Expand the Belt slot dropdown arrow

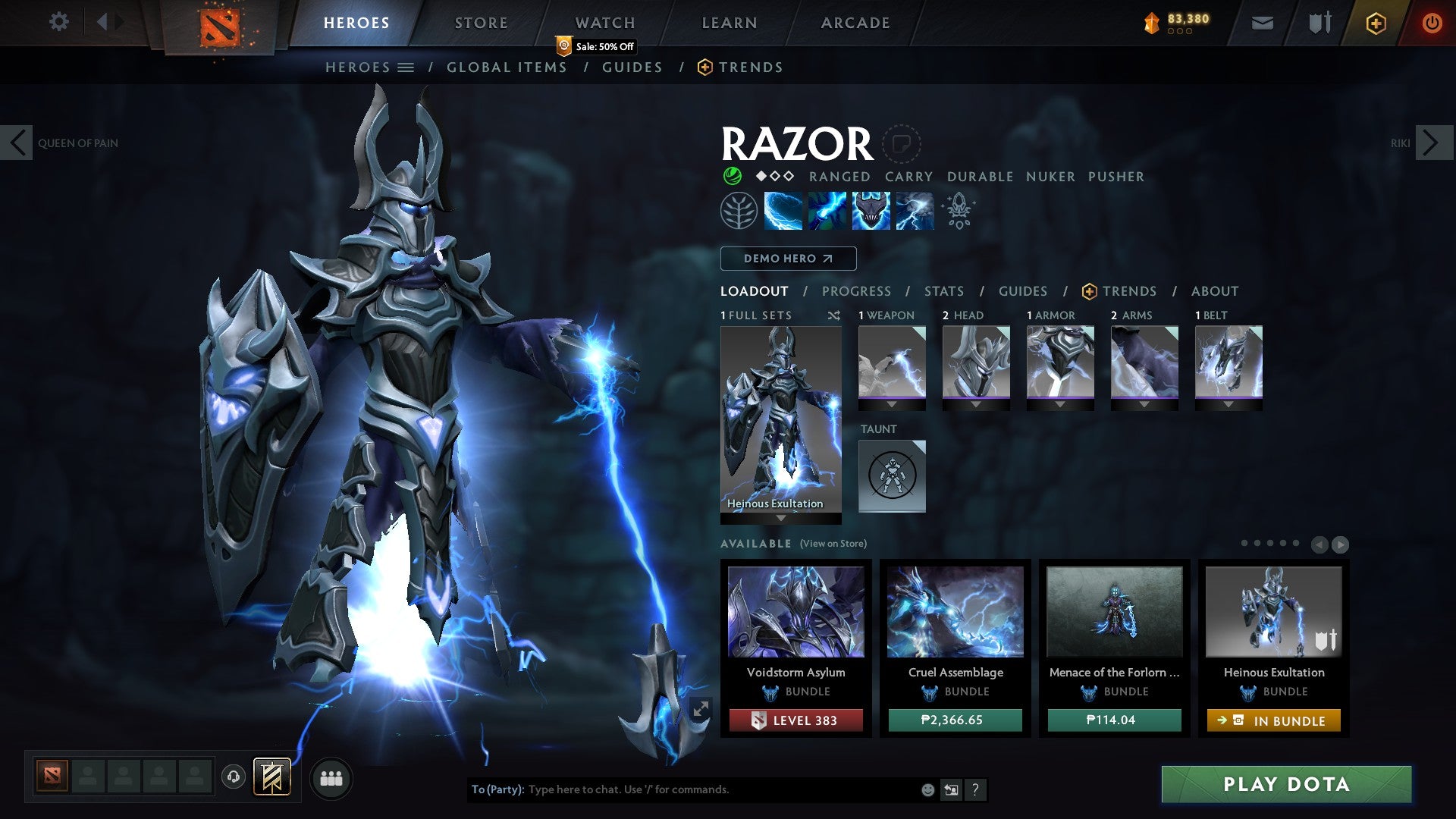[x=1229, y=405]
